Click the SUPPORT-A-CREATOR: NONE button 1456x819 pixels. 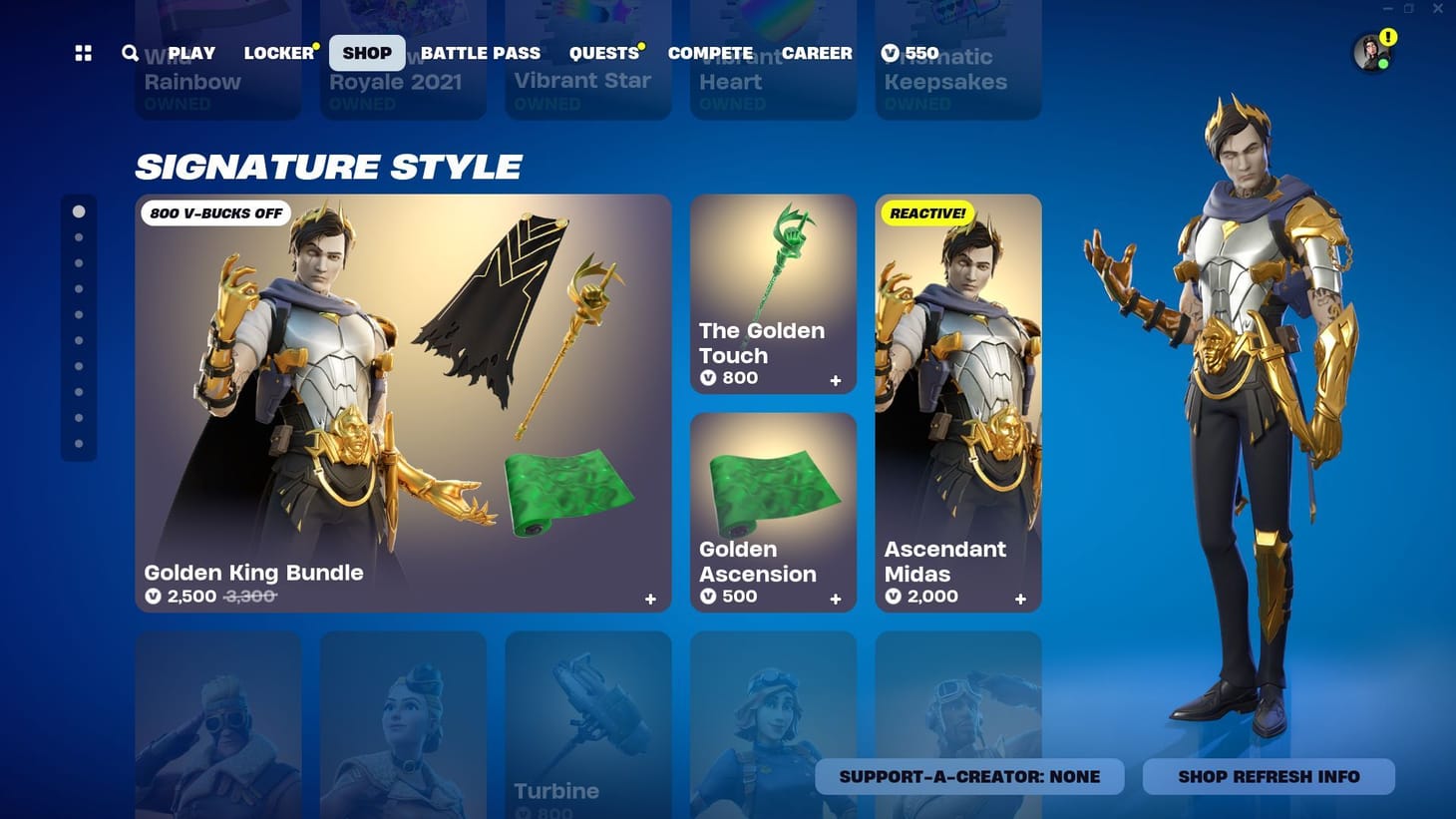(969, 776)
